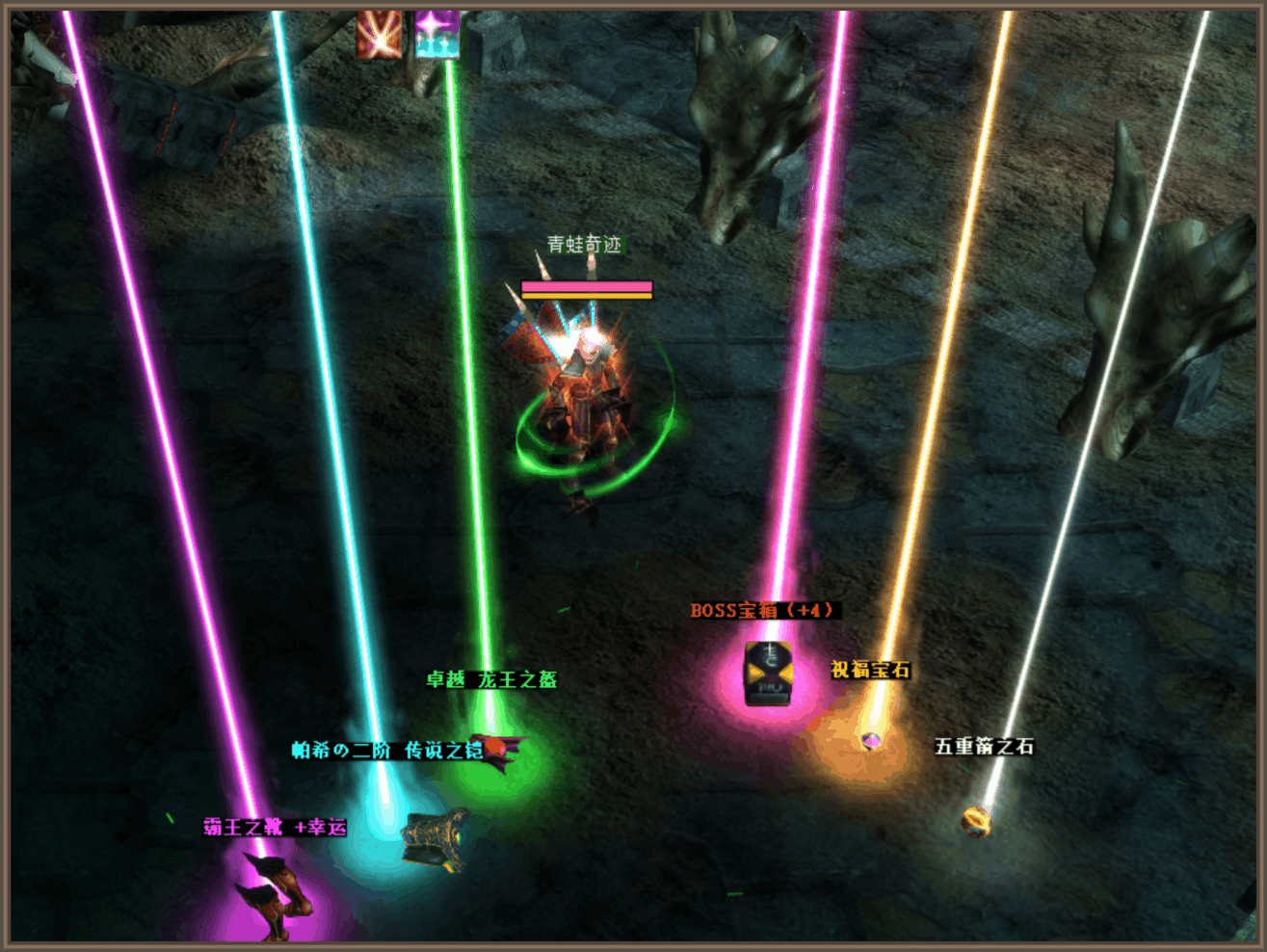Click the purple sparkle buff icon

(x=436, y=35)
